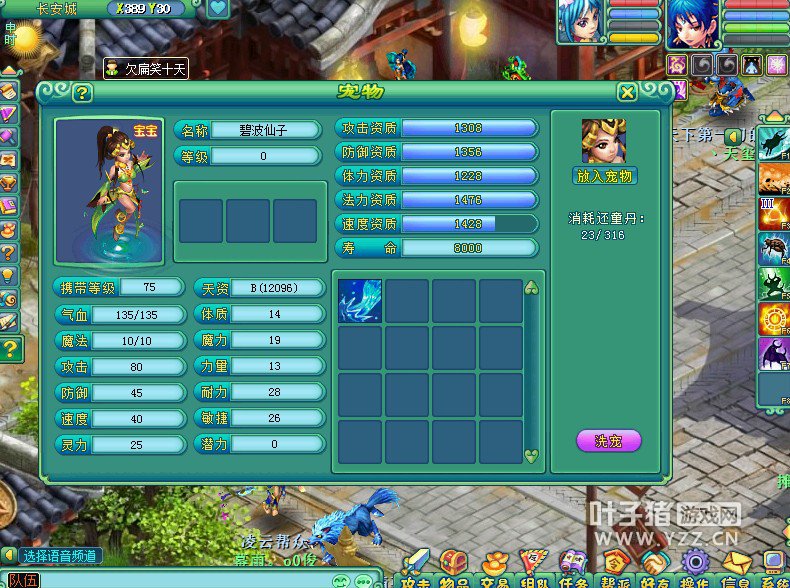
Task: Click the heart icon next to coordinates
Action: click(218, 10)
